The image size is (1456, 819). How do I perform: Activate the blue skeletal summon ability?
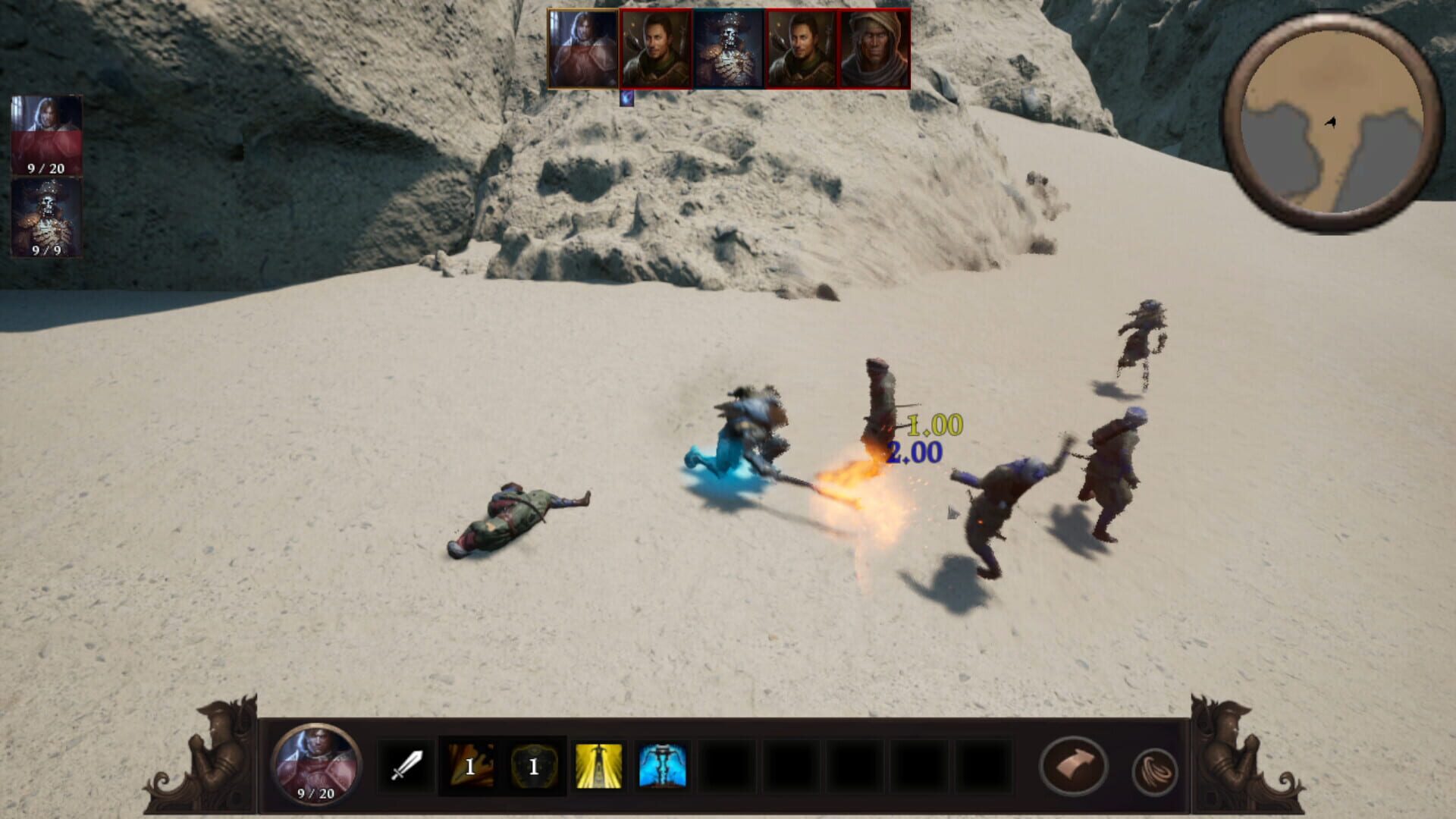[x=661, y=767]
